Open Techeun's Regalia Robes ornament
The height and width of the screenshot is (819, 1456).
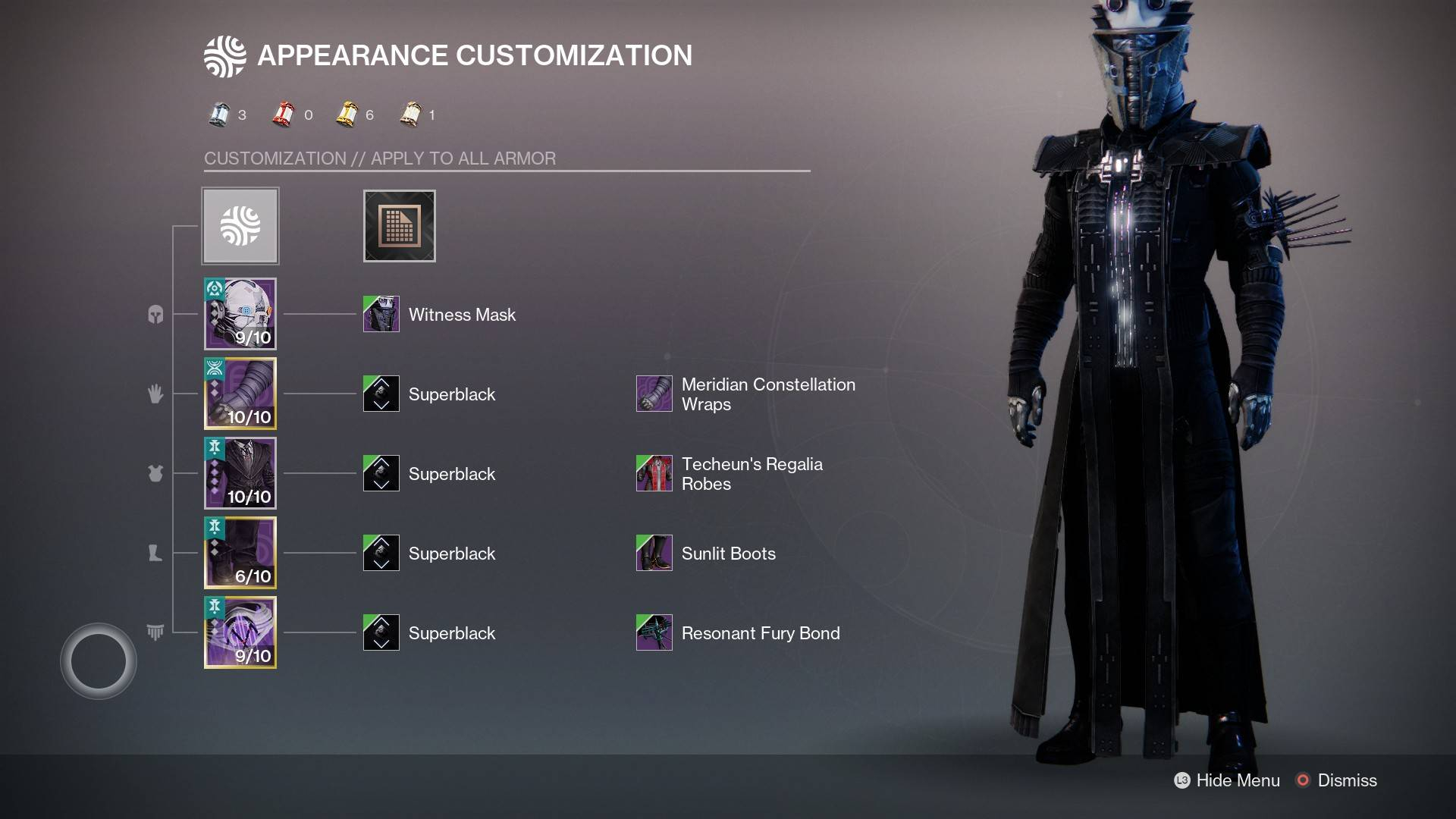654,473
